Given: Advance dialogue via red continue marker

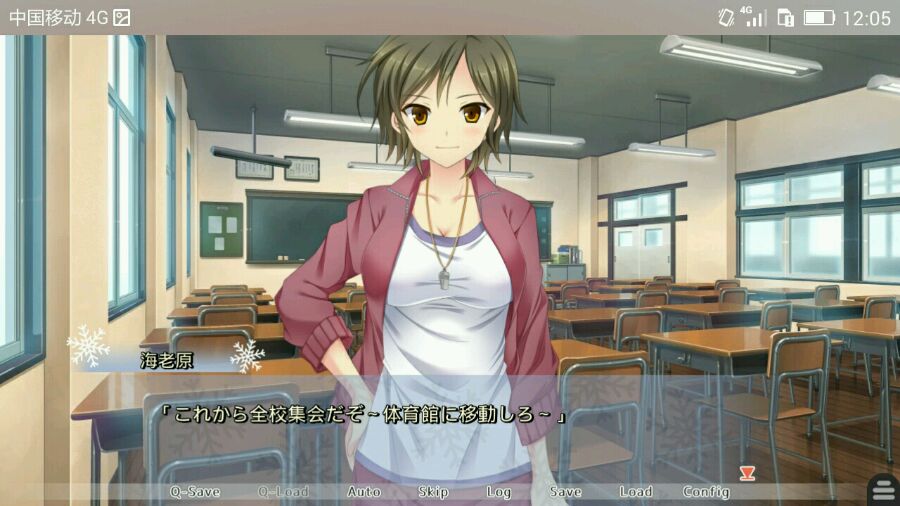Looking at the screenshot, I should click(746, 472).
